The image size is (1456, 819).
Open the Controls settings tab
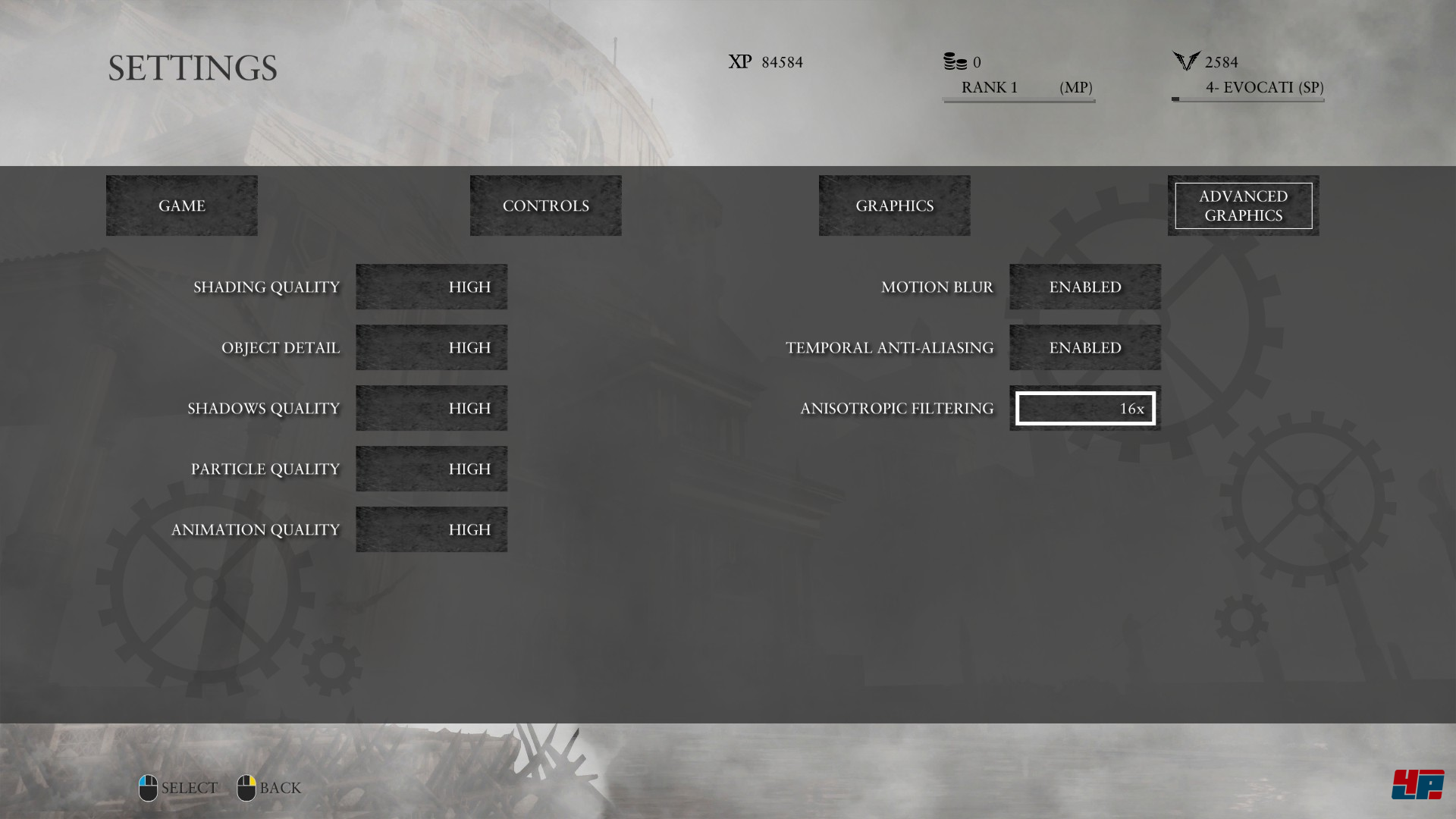[x=545, y=205]
